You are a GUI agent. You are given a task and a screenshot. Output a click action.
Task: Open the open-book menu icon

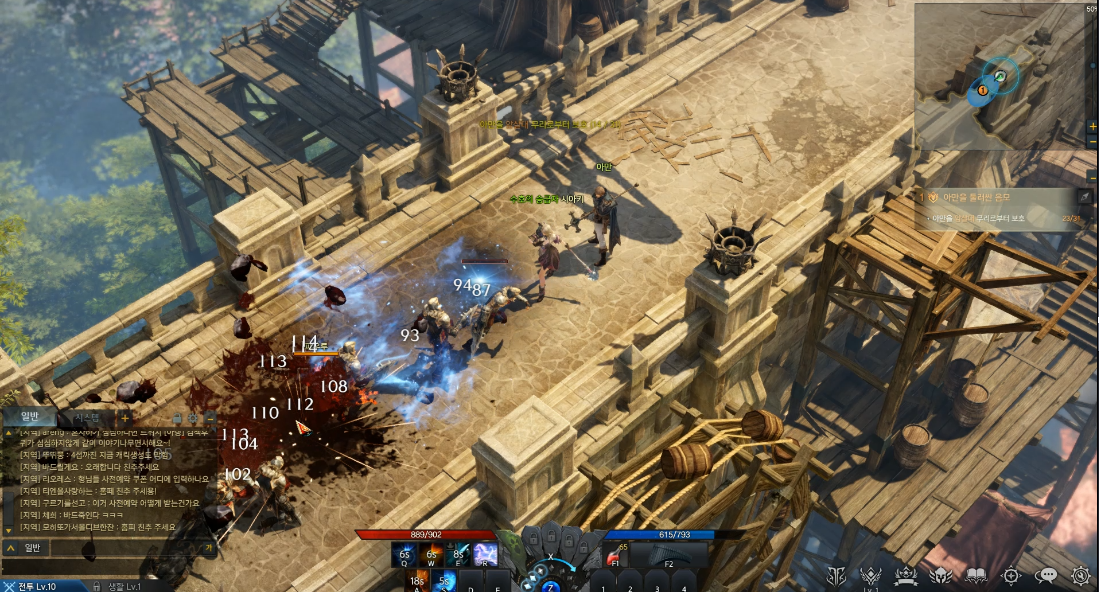tap(976, 575)
